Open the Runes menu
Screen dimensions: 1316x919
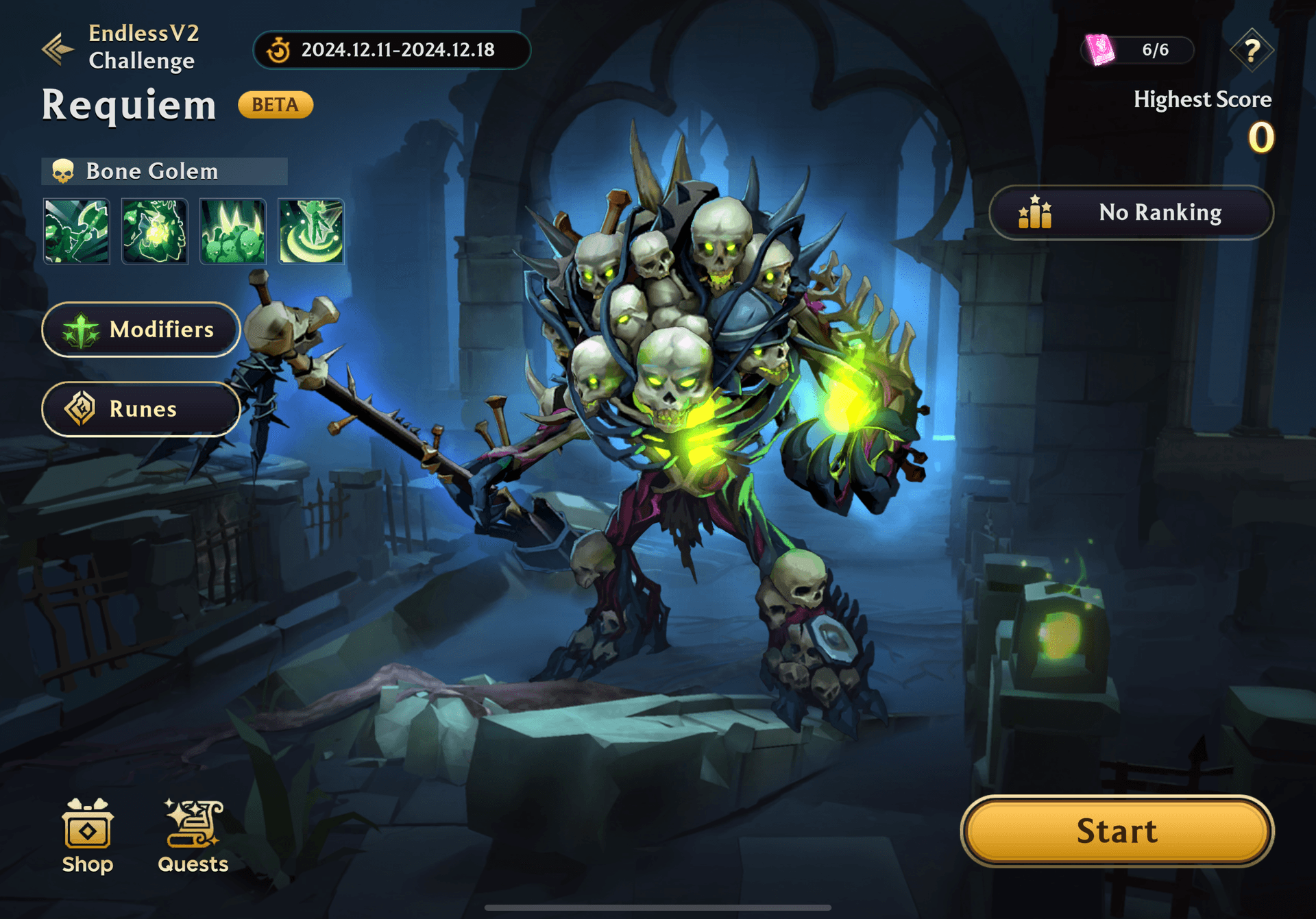coord(141,409)
